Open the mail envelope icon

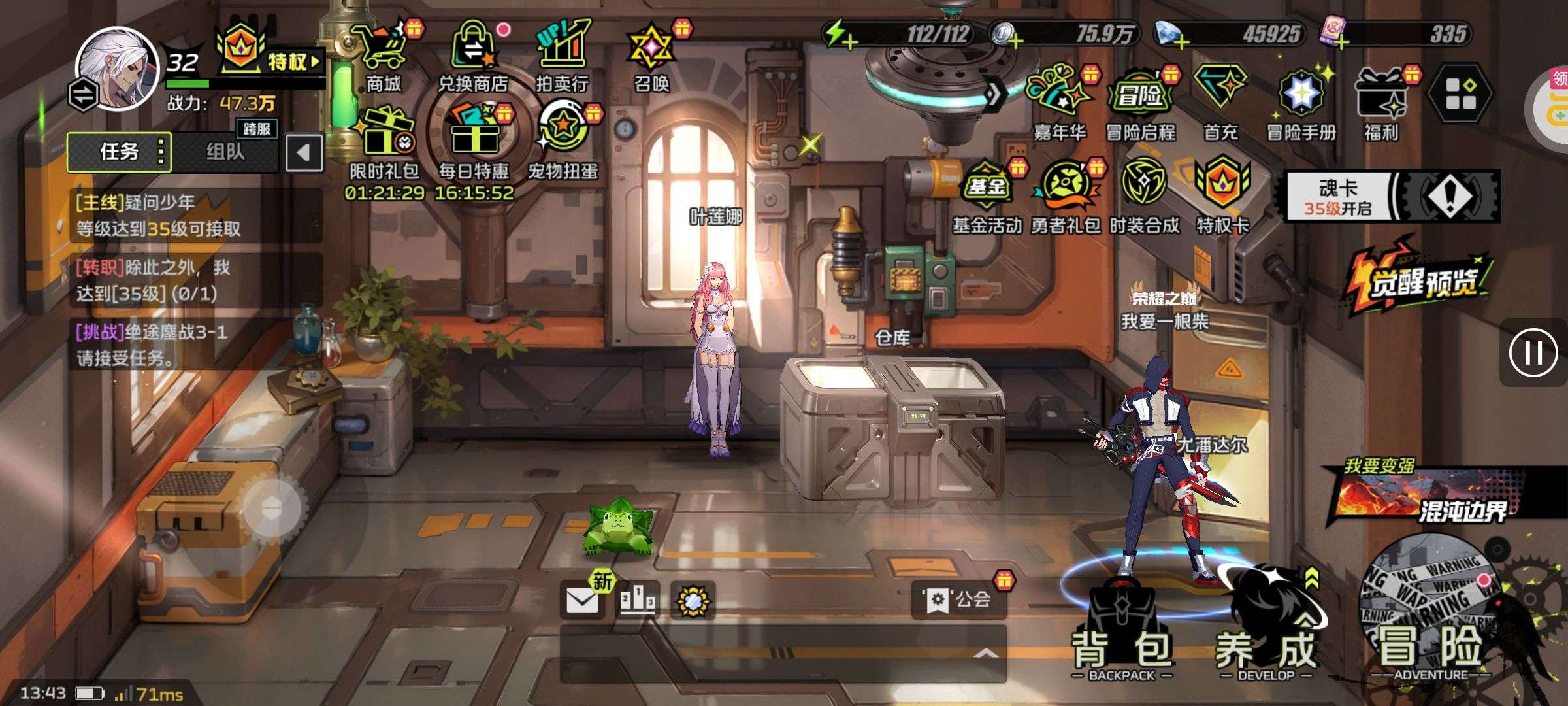[x=581, y=599]
